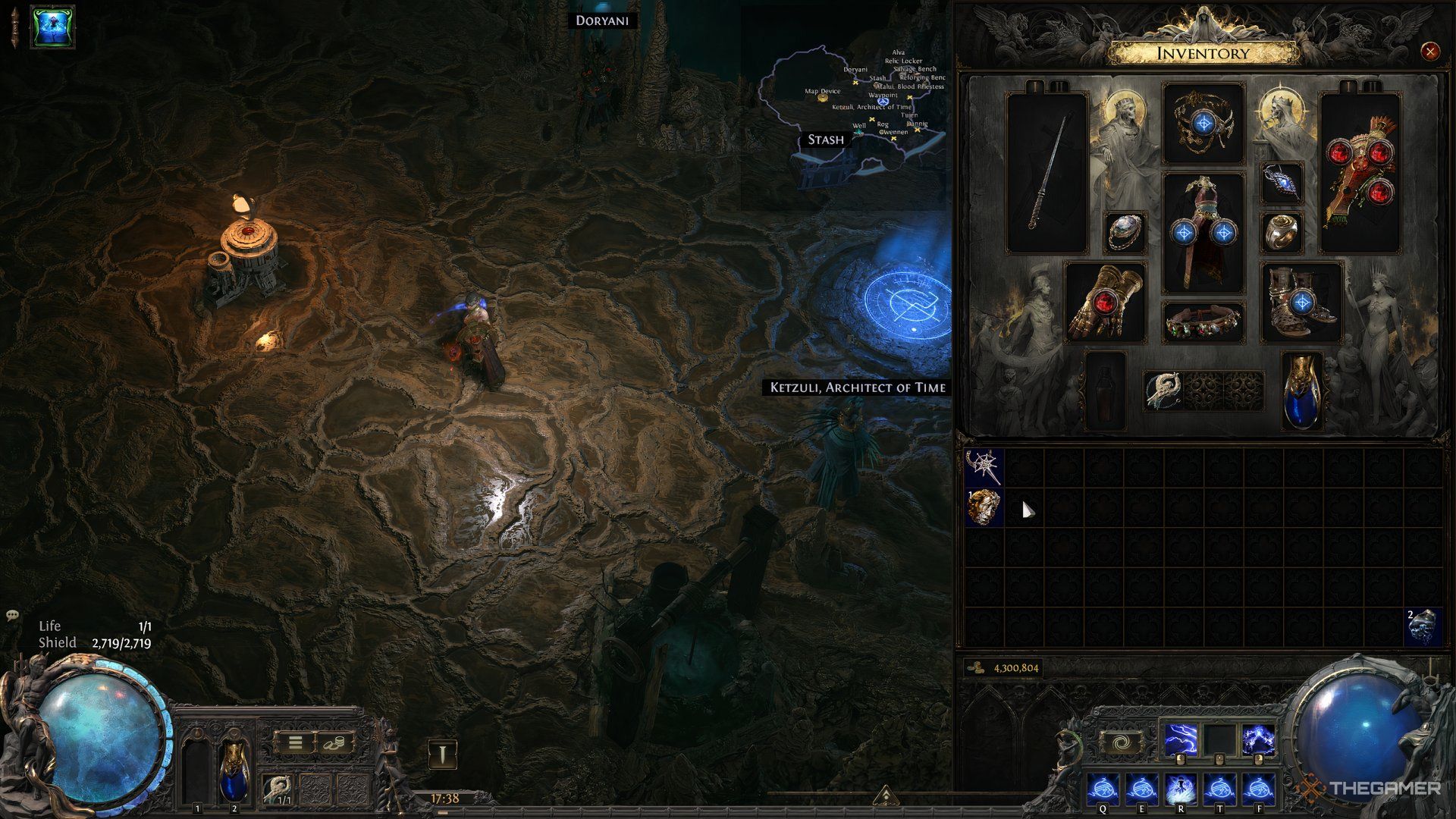The height and width of the screenshot is (819, 1456).
Task: Activate the skill icon bound to R
Action: coord(1181,789)
